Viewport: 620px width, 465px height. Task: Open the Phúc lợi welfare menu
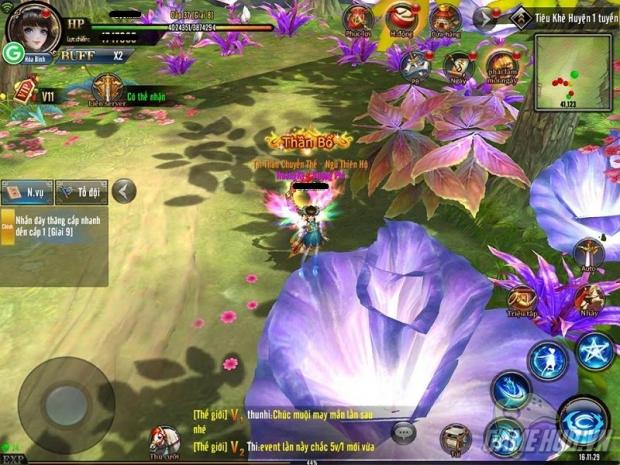pos(360,19)
